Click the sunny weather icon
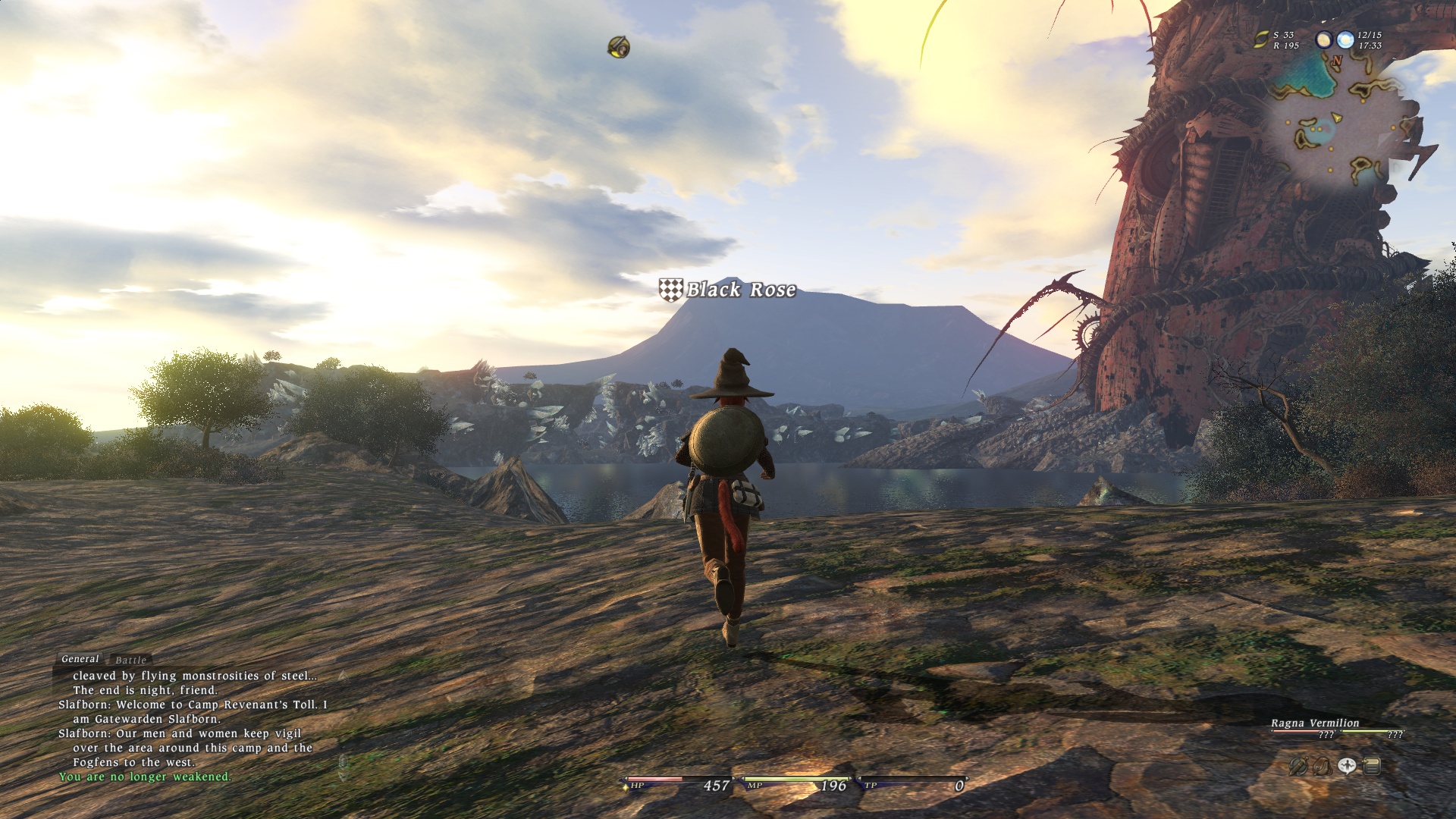The width and height of the screenshot is (1456, 819). coord(1345,39)
